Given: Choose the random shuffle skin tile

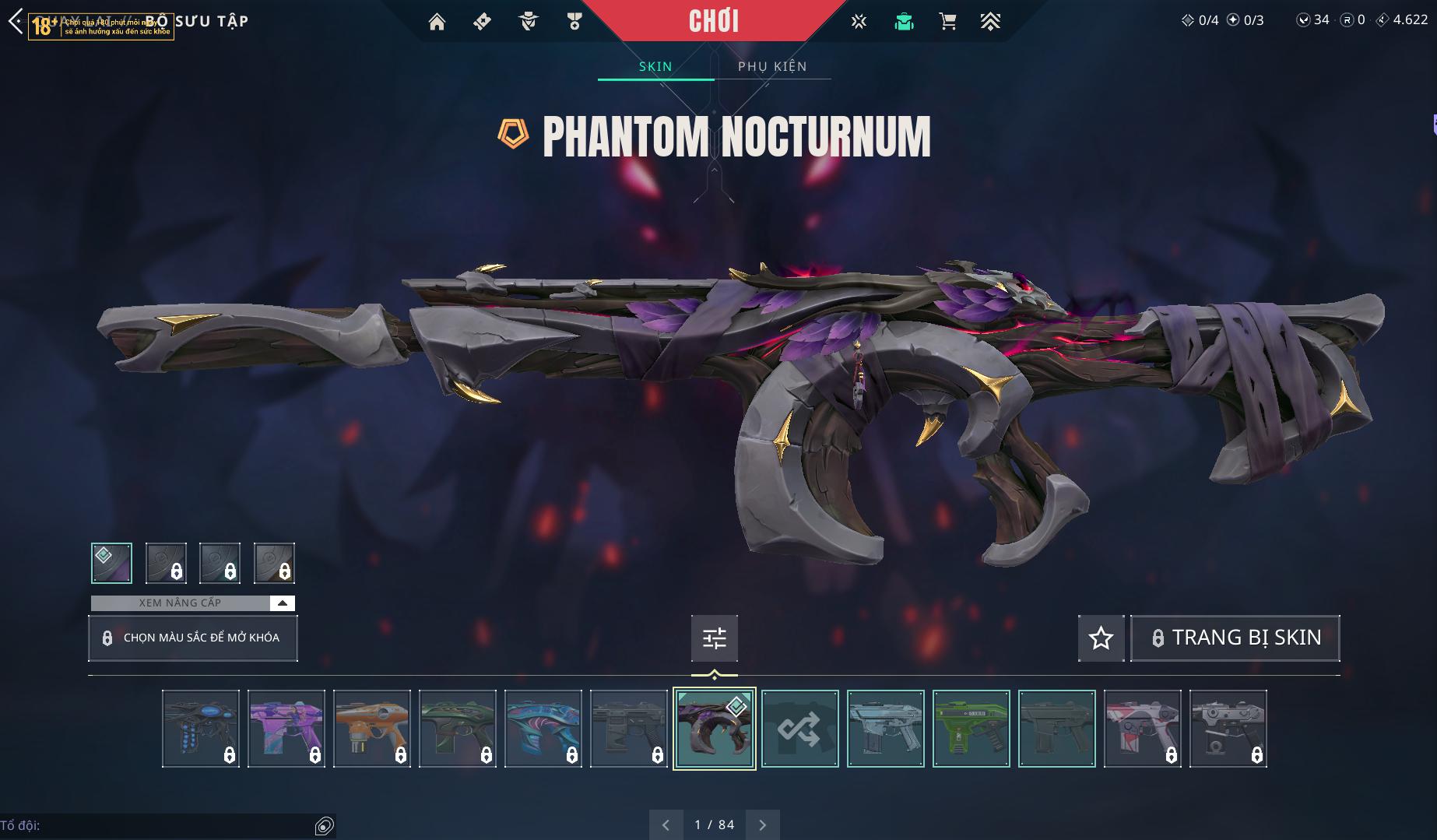Looking at the screenshot, I should pos(799,729).
